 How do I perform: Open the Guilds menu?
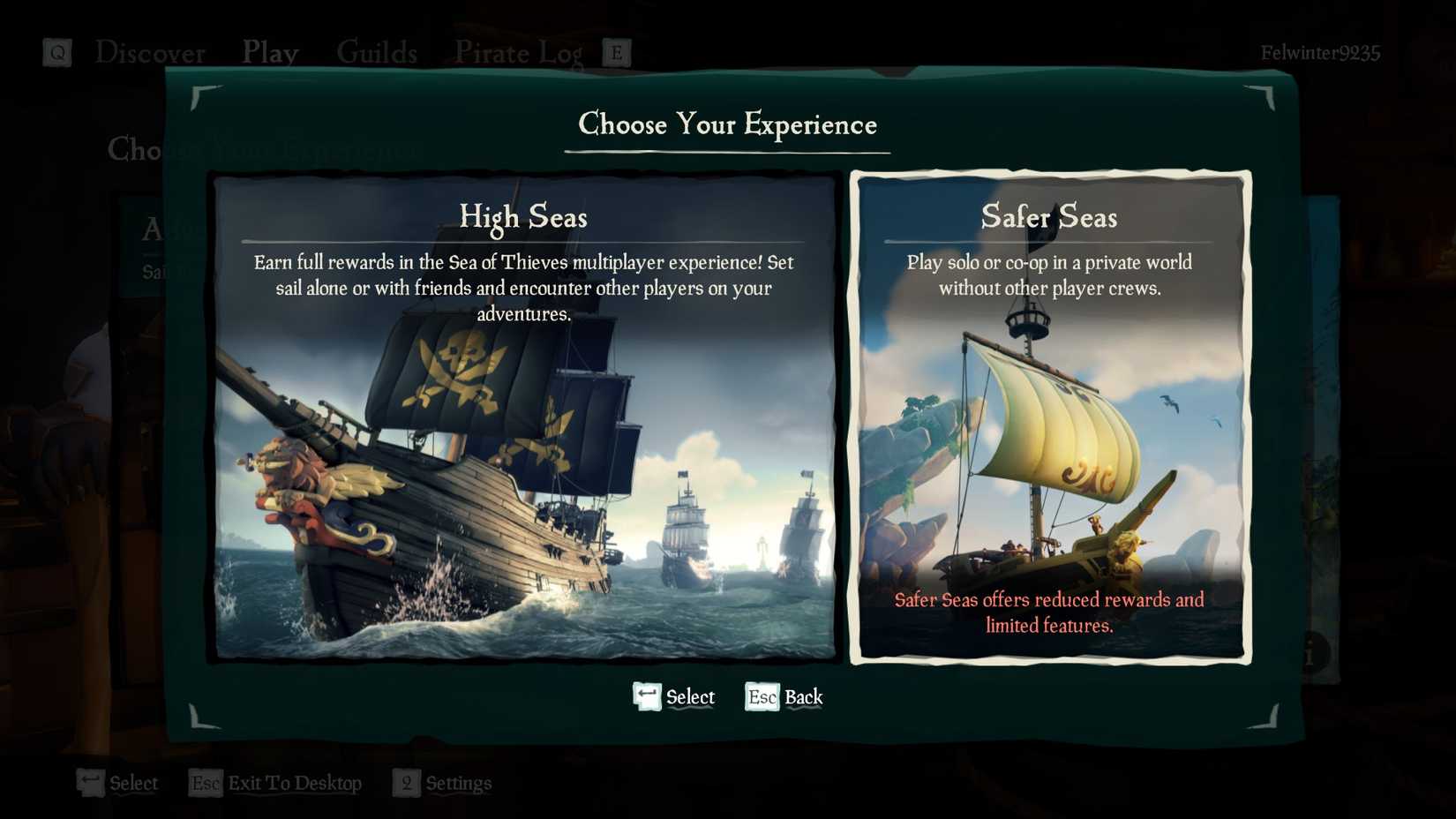coord(377,53)
